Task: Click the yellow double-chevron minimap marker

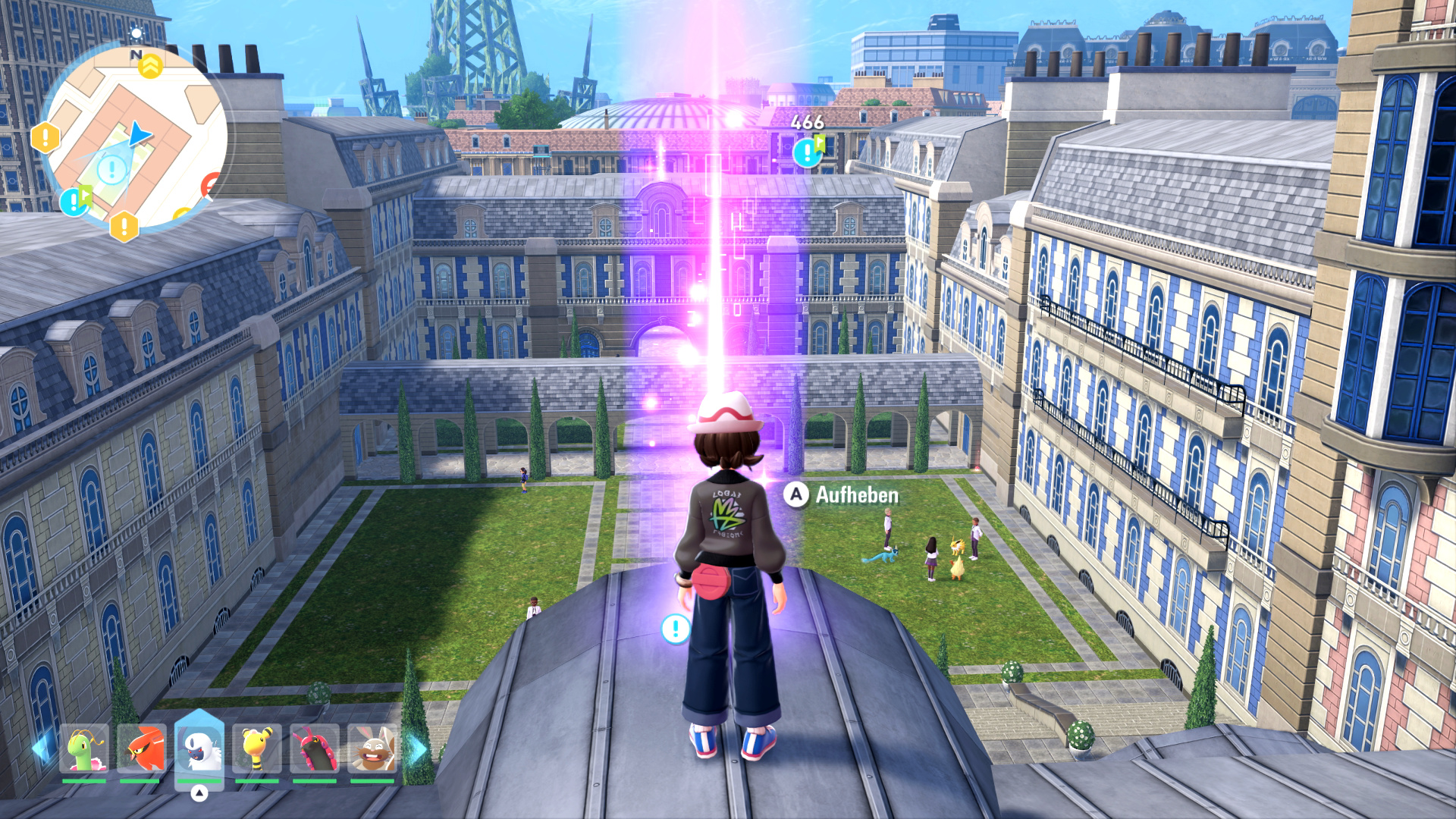Action: coord(150,66)
